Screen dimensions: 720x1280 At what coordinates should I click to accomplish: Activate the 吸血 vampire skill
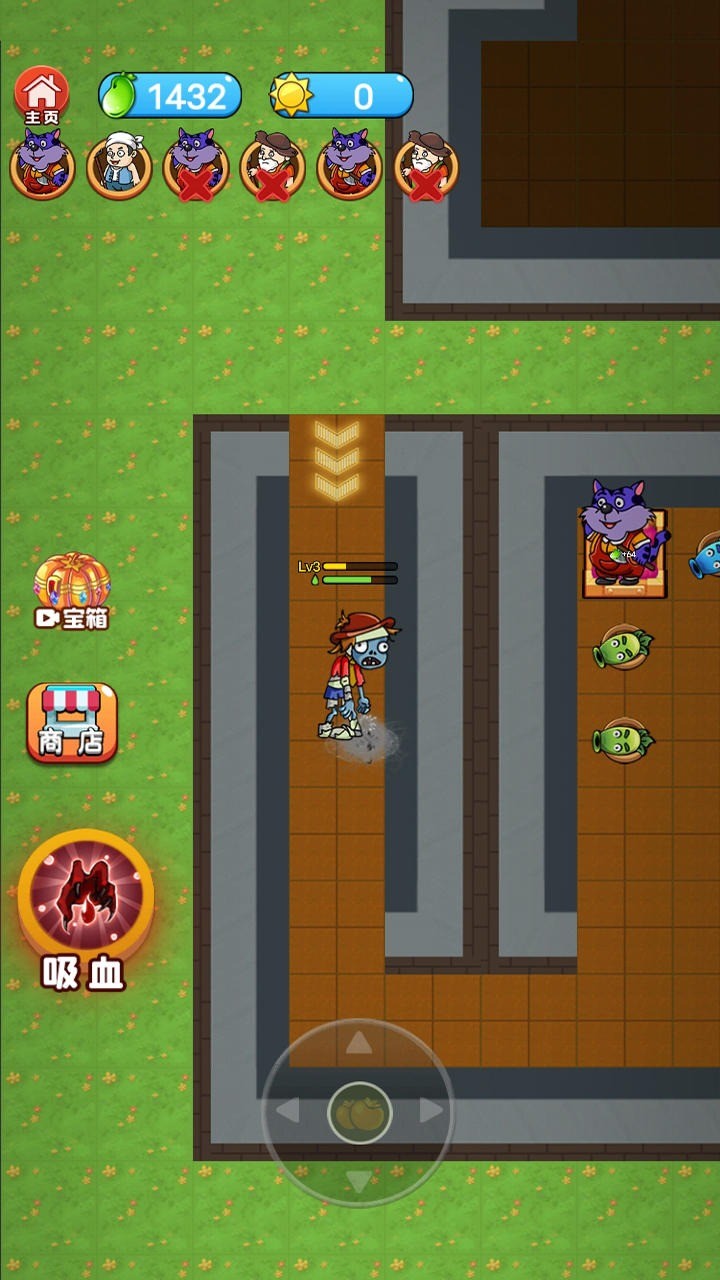tap(86, 897)
